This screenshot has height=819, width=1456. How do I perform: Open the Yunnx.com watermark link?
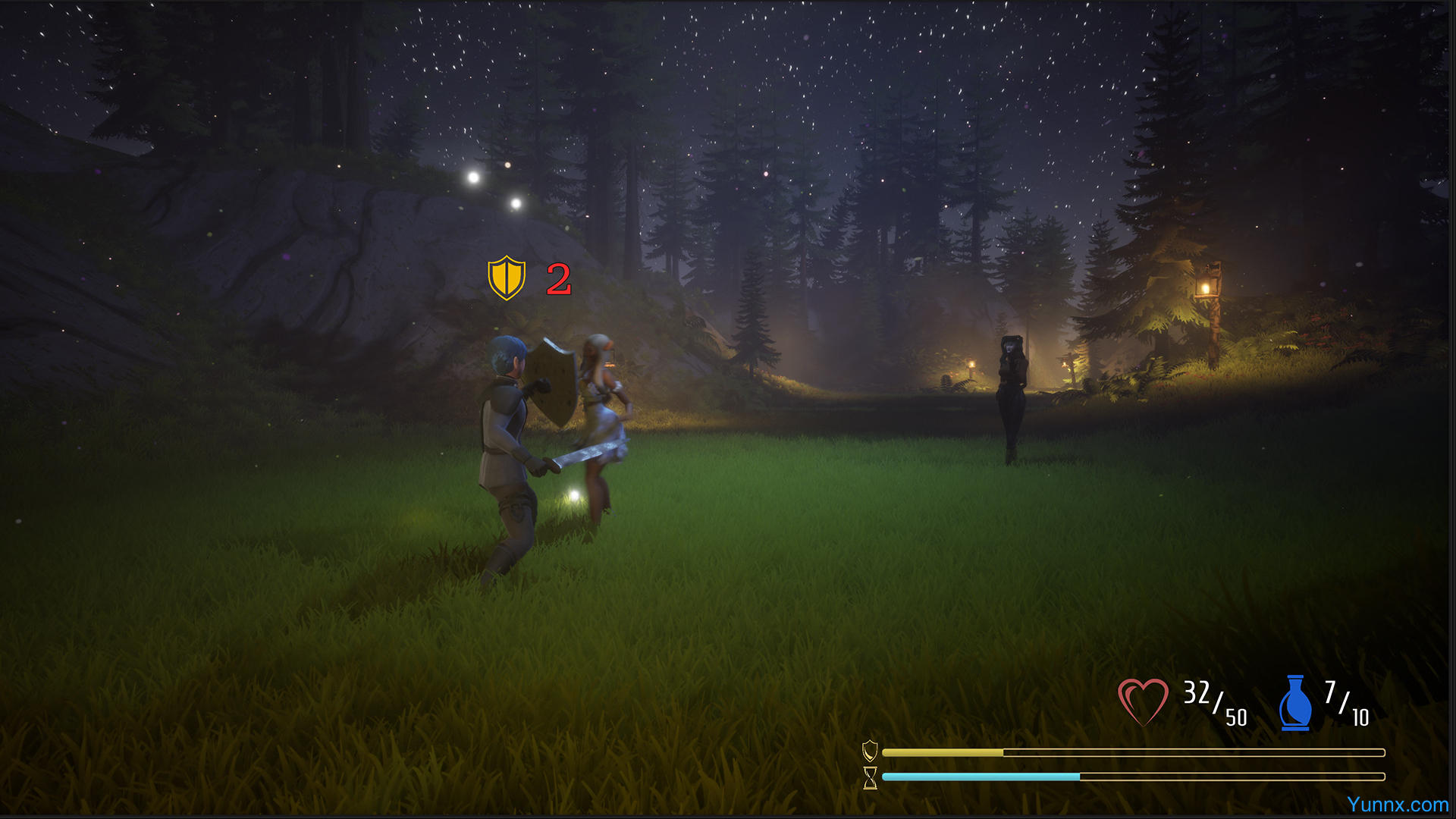pos(1397,805)
